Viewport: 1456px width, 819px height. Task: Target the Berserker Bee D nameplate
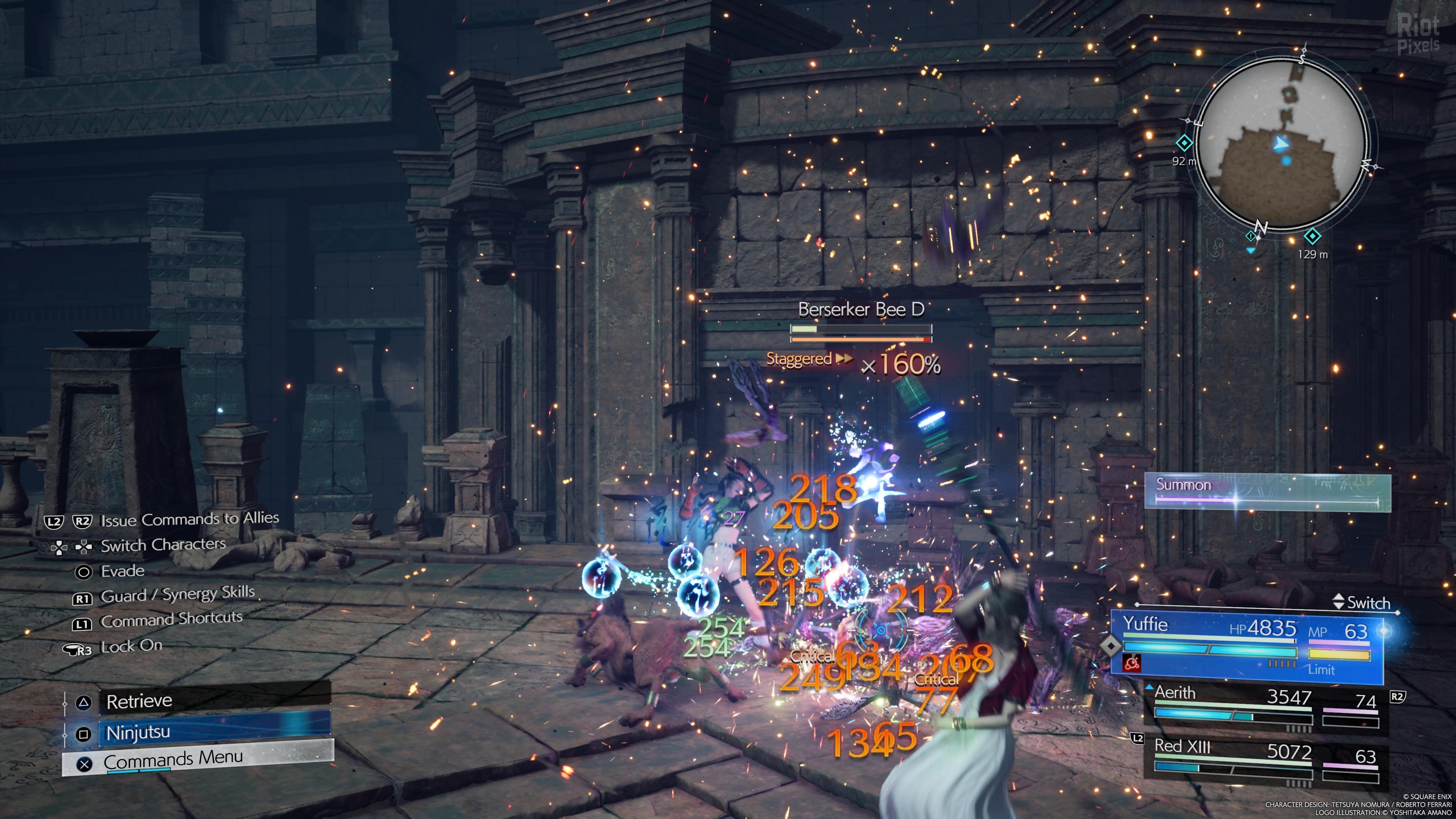click(x=861, y=310)
